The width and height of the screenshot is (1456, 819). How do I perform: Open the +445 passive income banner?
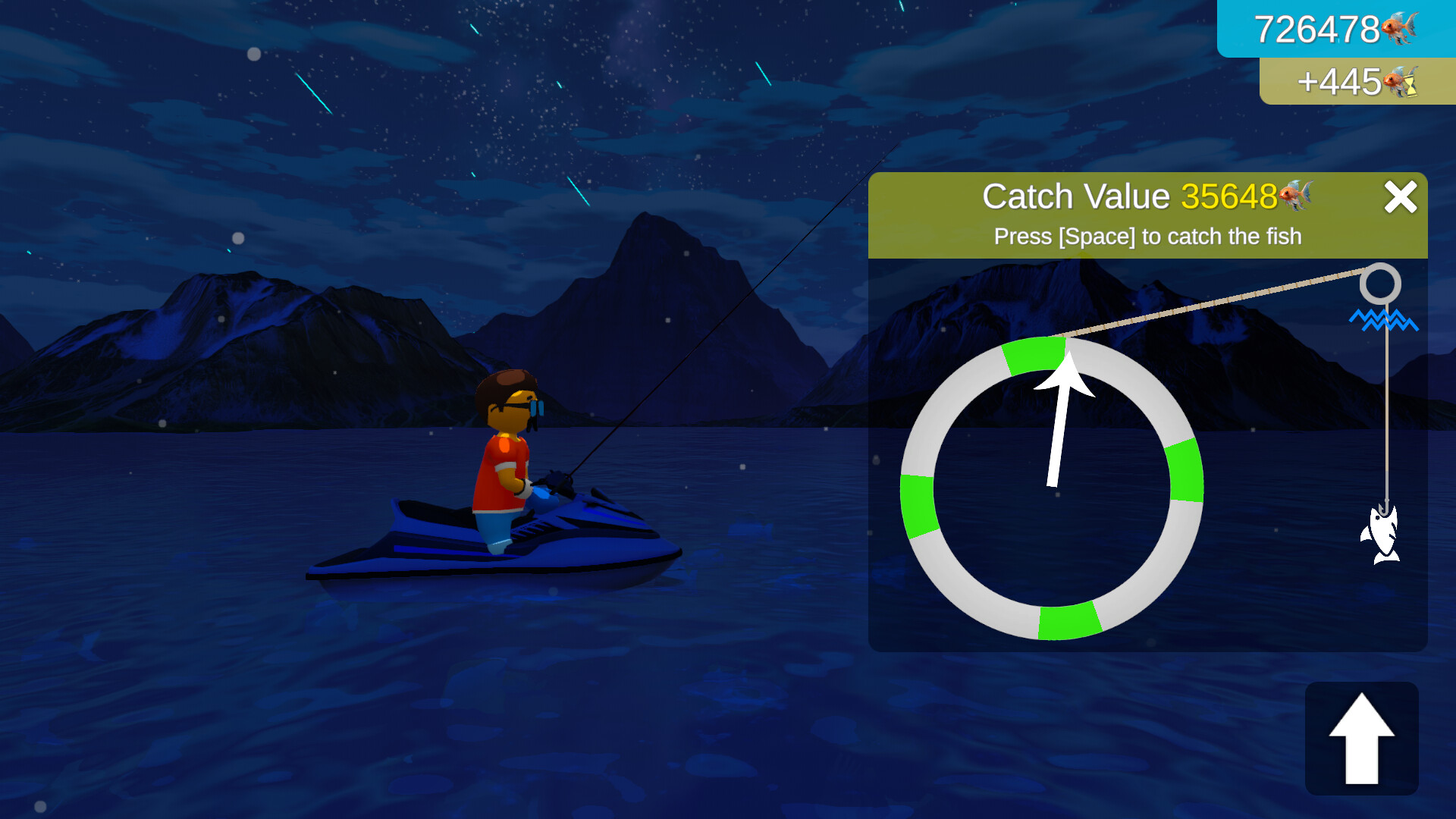tap(1357, 82)
